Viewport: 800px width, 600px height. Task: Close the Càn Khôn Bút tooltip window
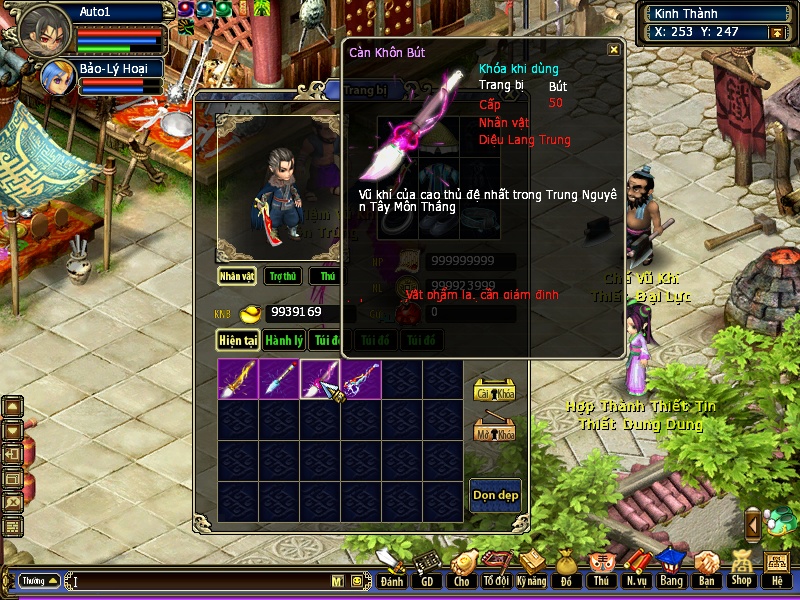click(614, 49)
